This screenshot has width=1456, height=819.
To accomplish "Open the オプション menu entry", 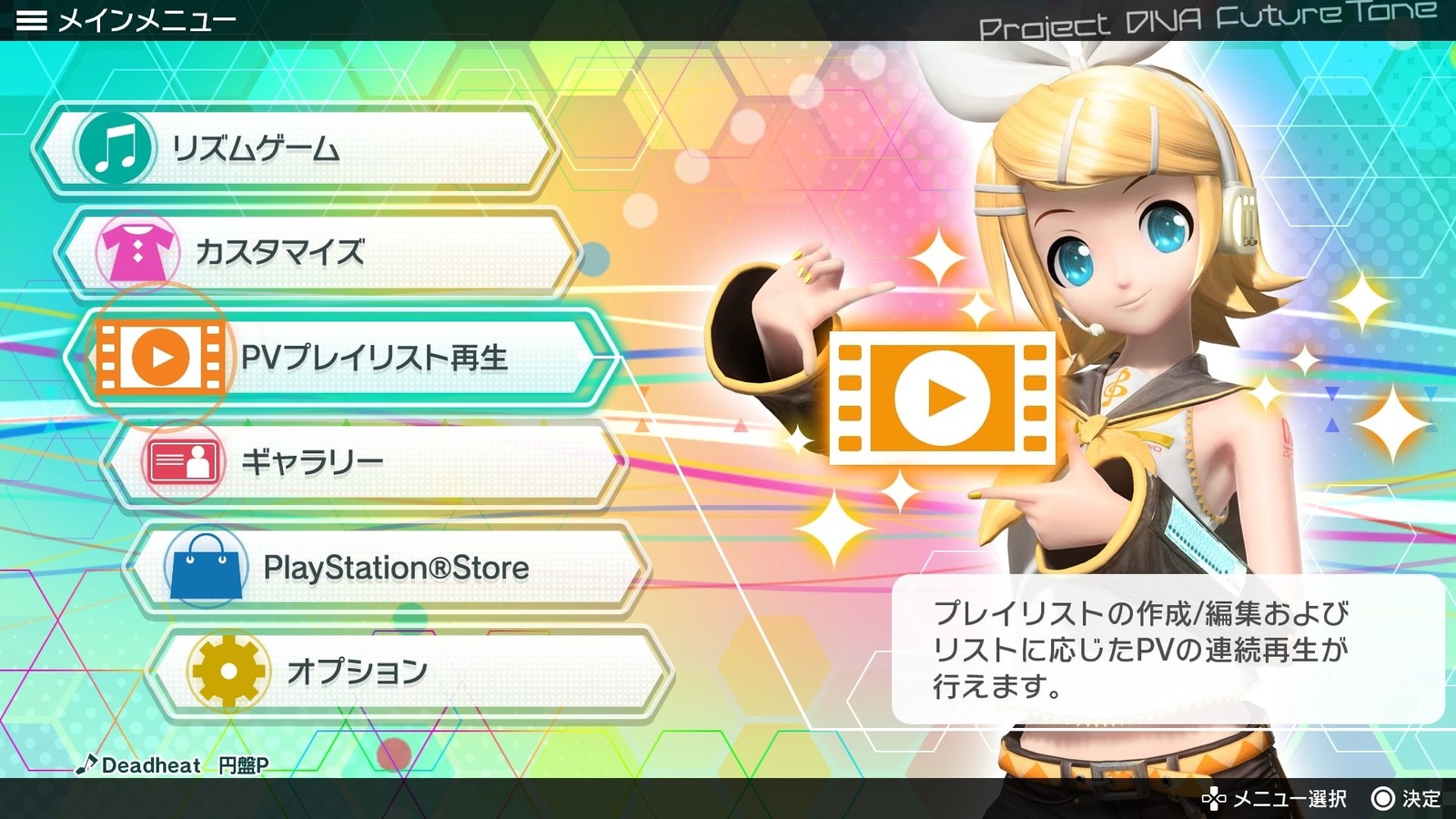I will click(x=364, y=672).
